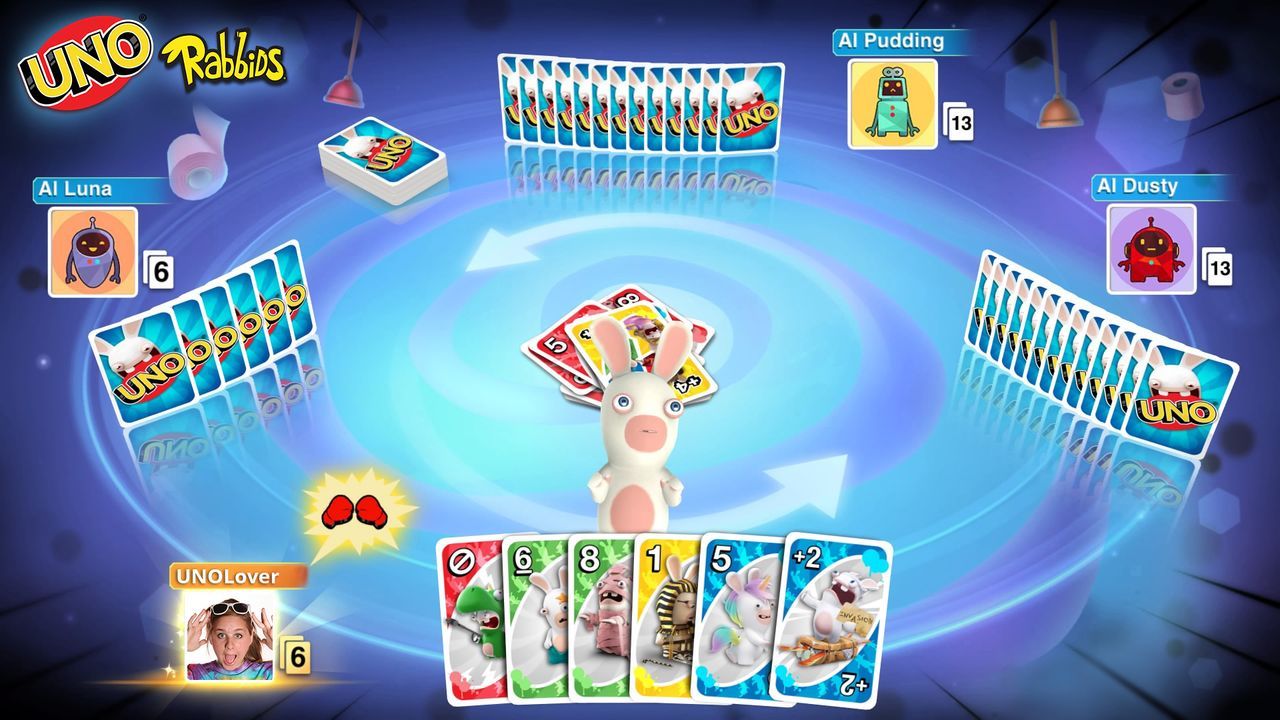The width and height of the screenshot is (1280, 720).
Task: Play the green 8 card
Action: [600, 620]
